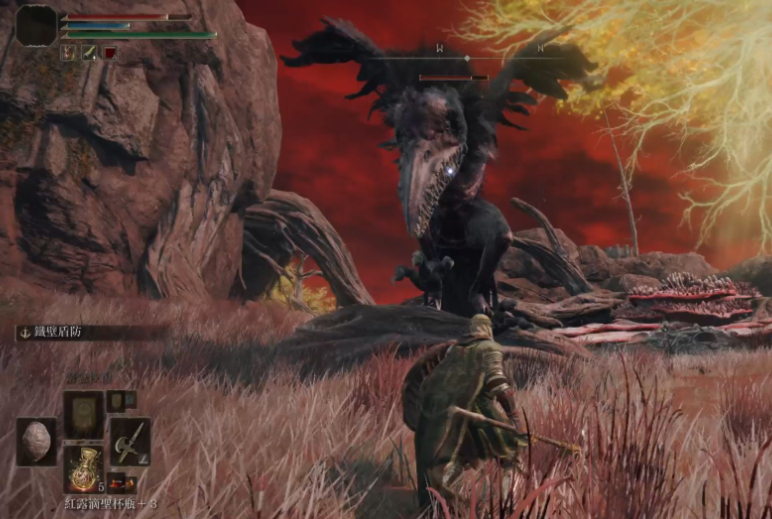Select the small shield sub-slot icon

tap(116, 401)
